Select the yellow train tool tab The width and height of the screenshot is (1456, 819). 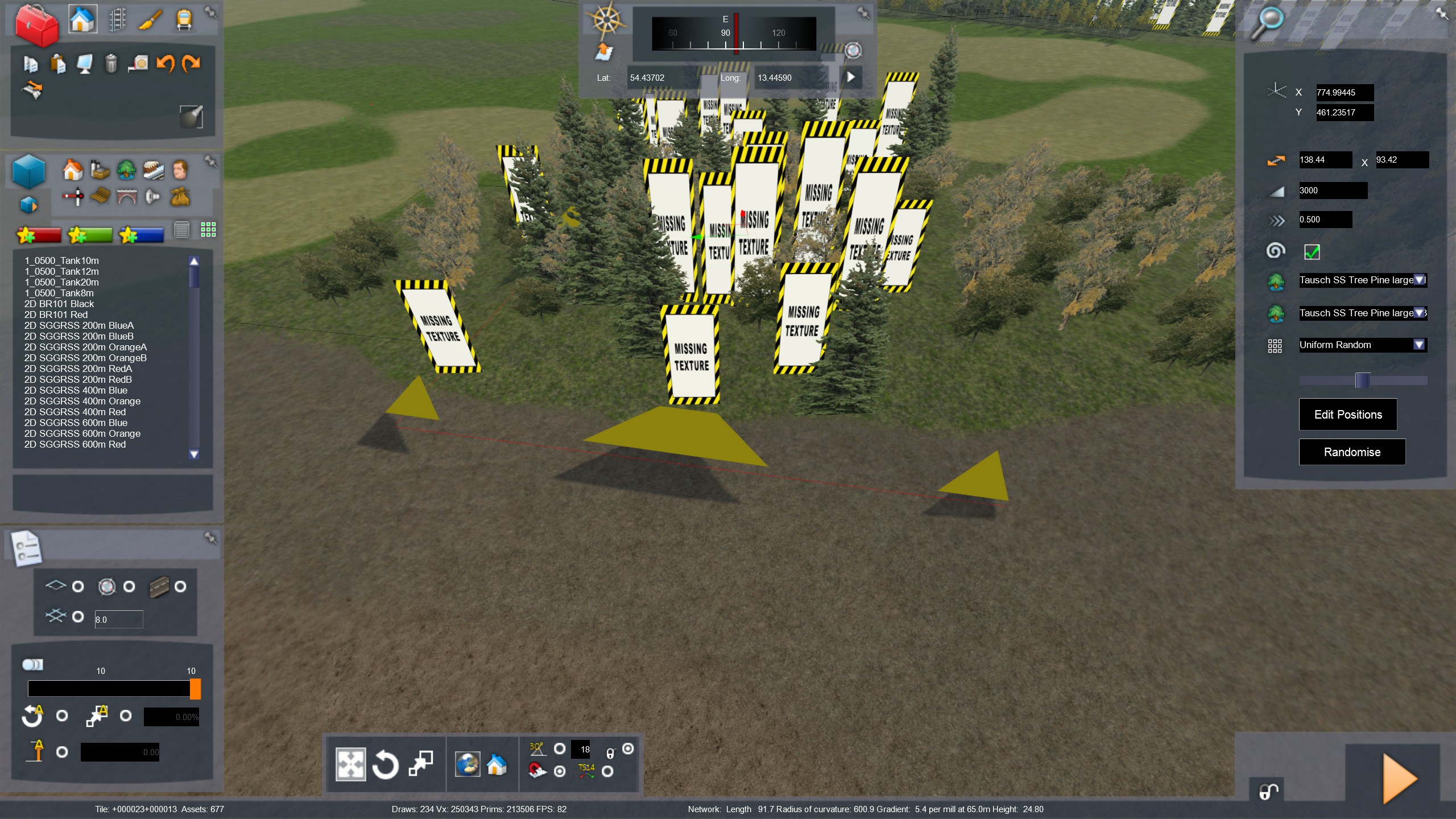pyautogui.click(x=184, y=21)
